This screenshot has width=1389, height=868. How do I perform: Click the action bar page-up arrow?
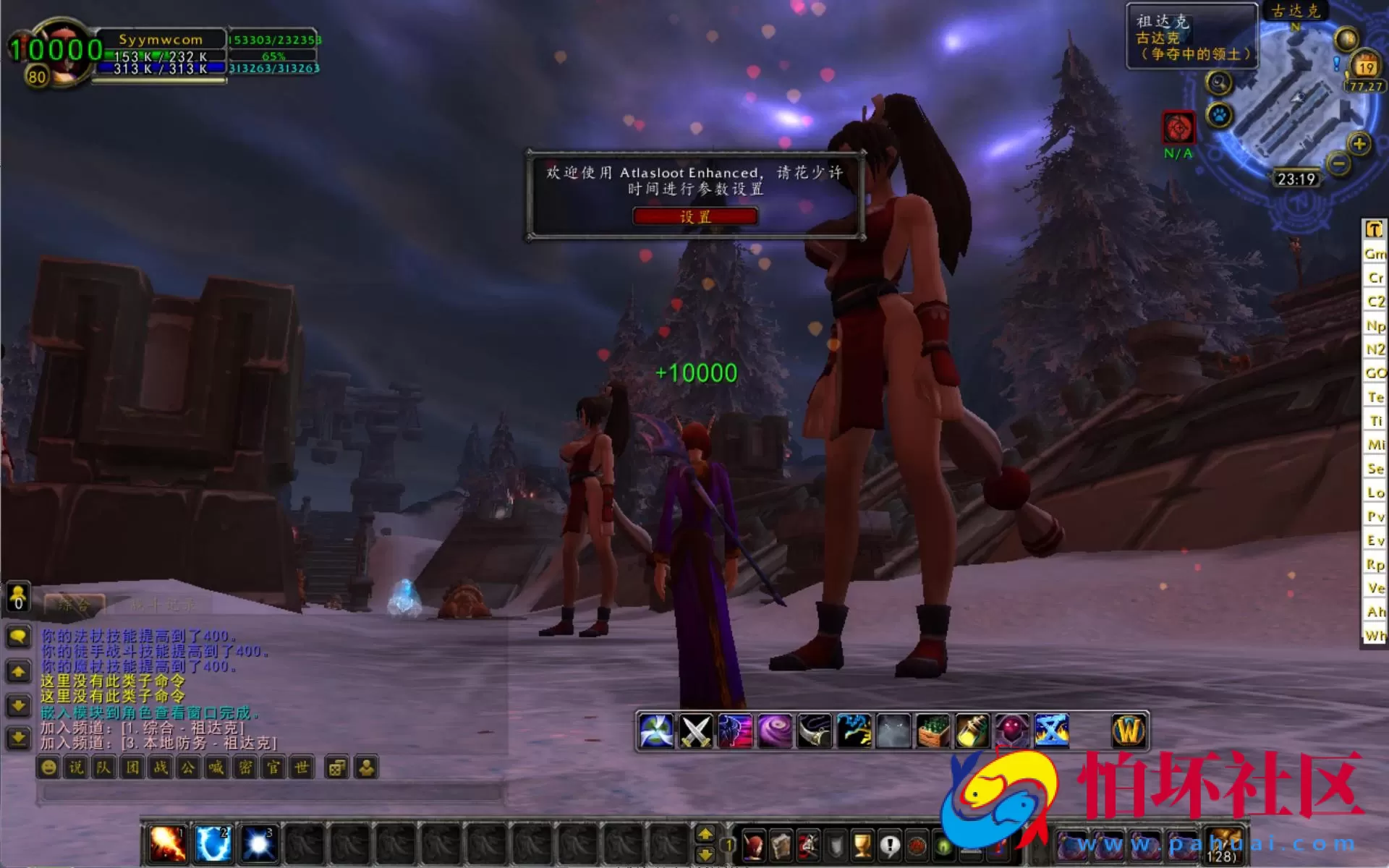tap(705, 833)
